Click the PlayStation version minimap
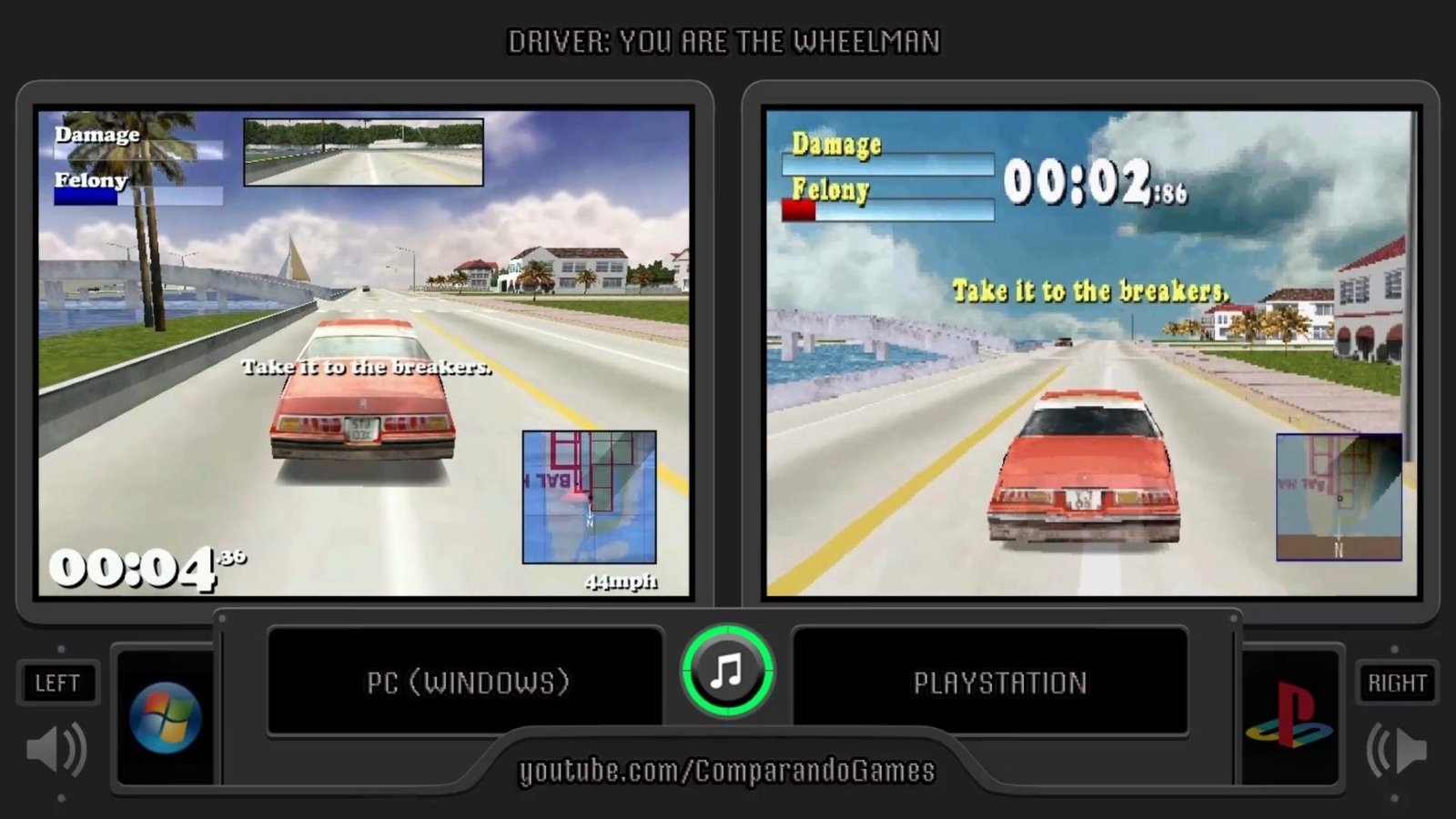Viewport: 1456px width, 819px height. [1339, 497]
